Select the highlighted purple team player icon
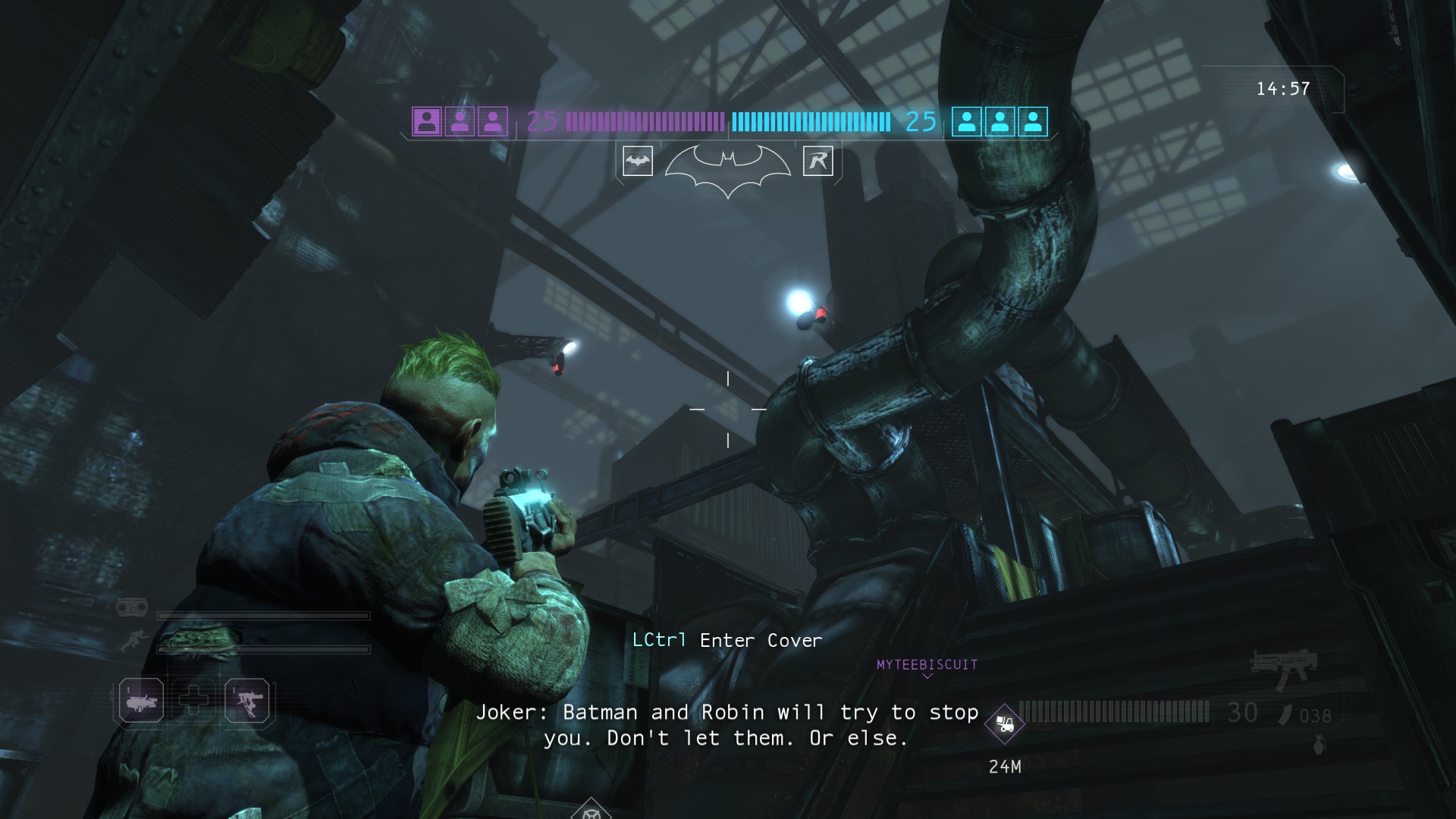This screenshot has height=819, width=1456. pos(427,121)
